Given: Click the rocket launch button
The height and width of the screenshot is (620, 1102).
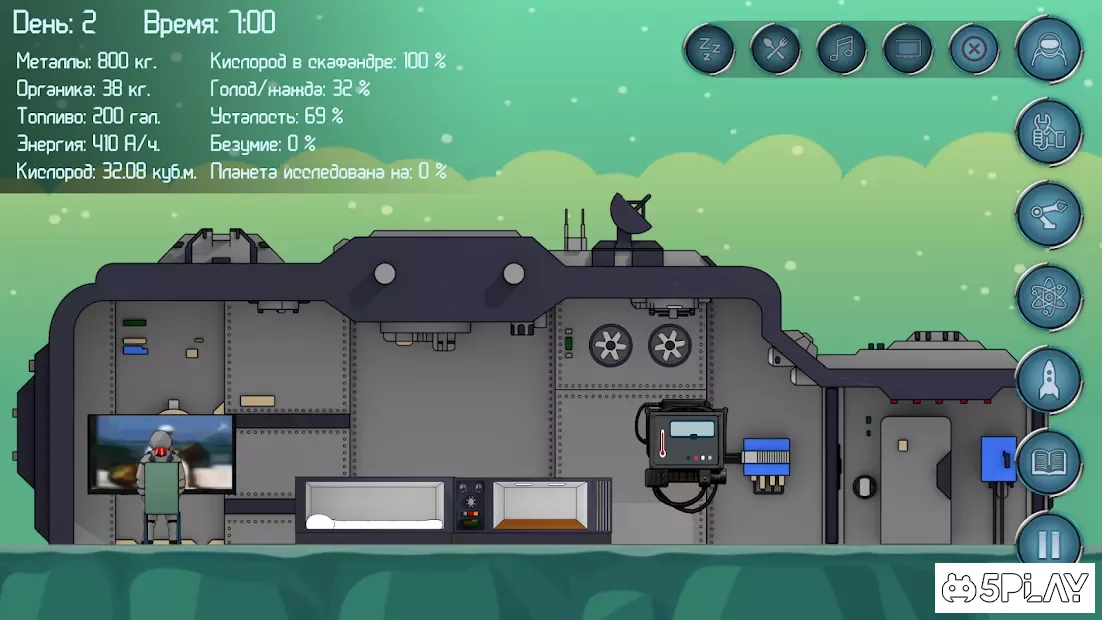Looking at the screenshot, I should pos(1049,380).
